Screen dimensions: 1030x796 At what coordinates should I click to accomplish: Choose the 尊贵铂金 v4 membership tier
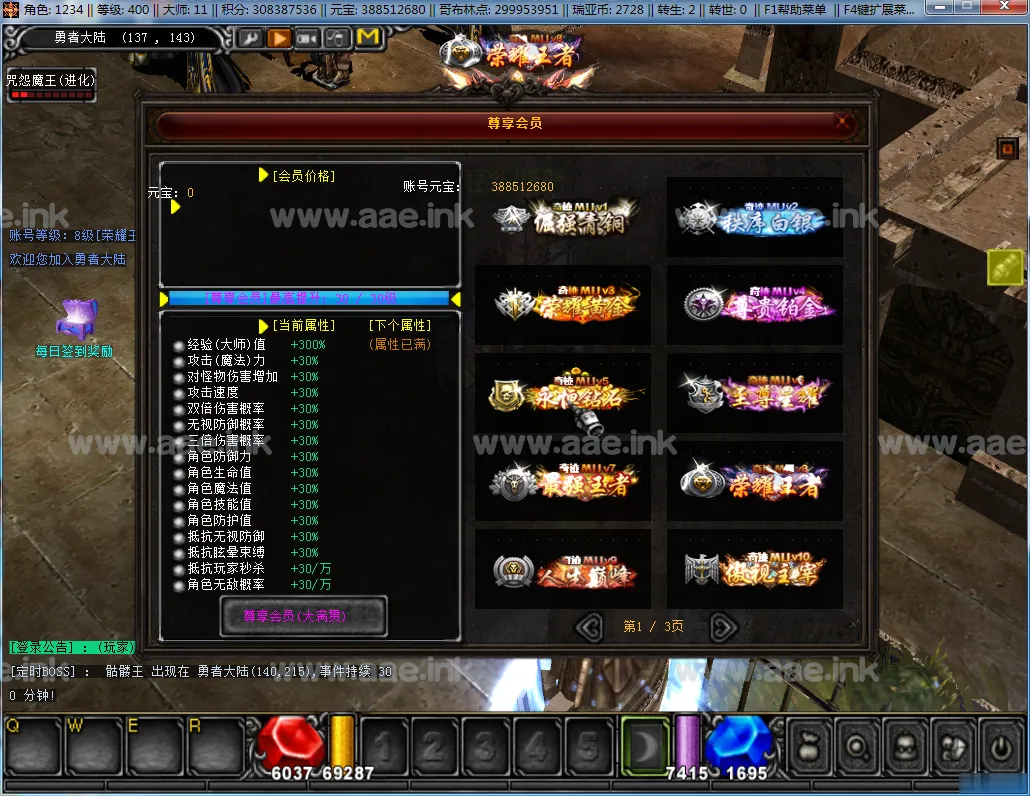click(x=755, y=305)
